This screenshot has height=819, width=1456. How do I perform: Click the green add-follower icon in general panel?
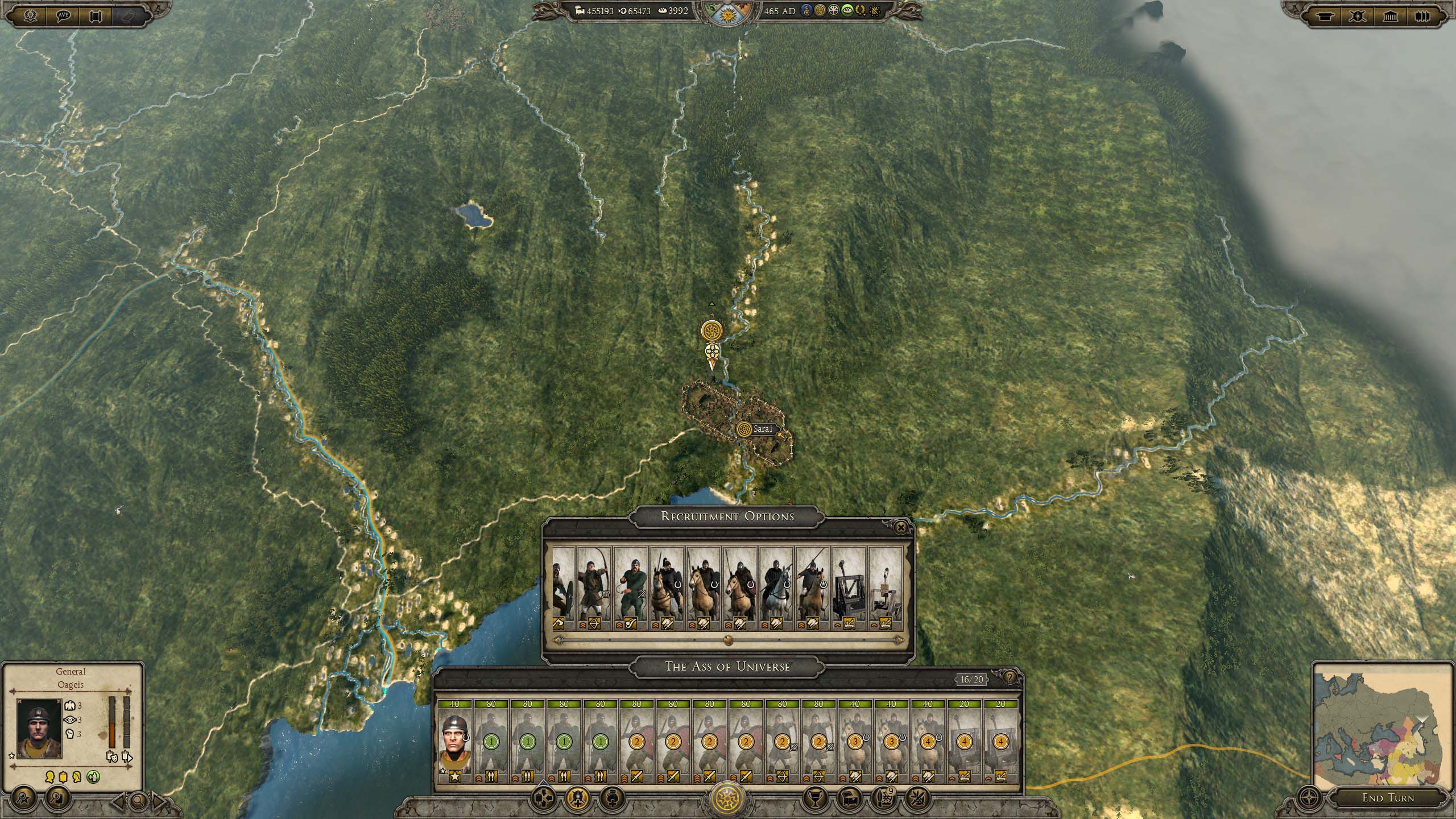(93, 776)
